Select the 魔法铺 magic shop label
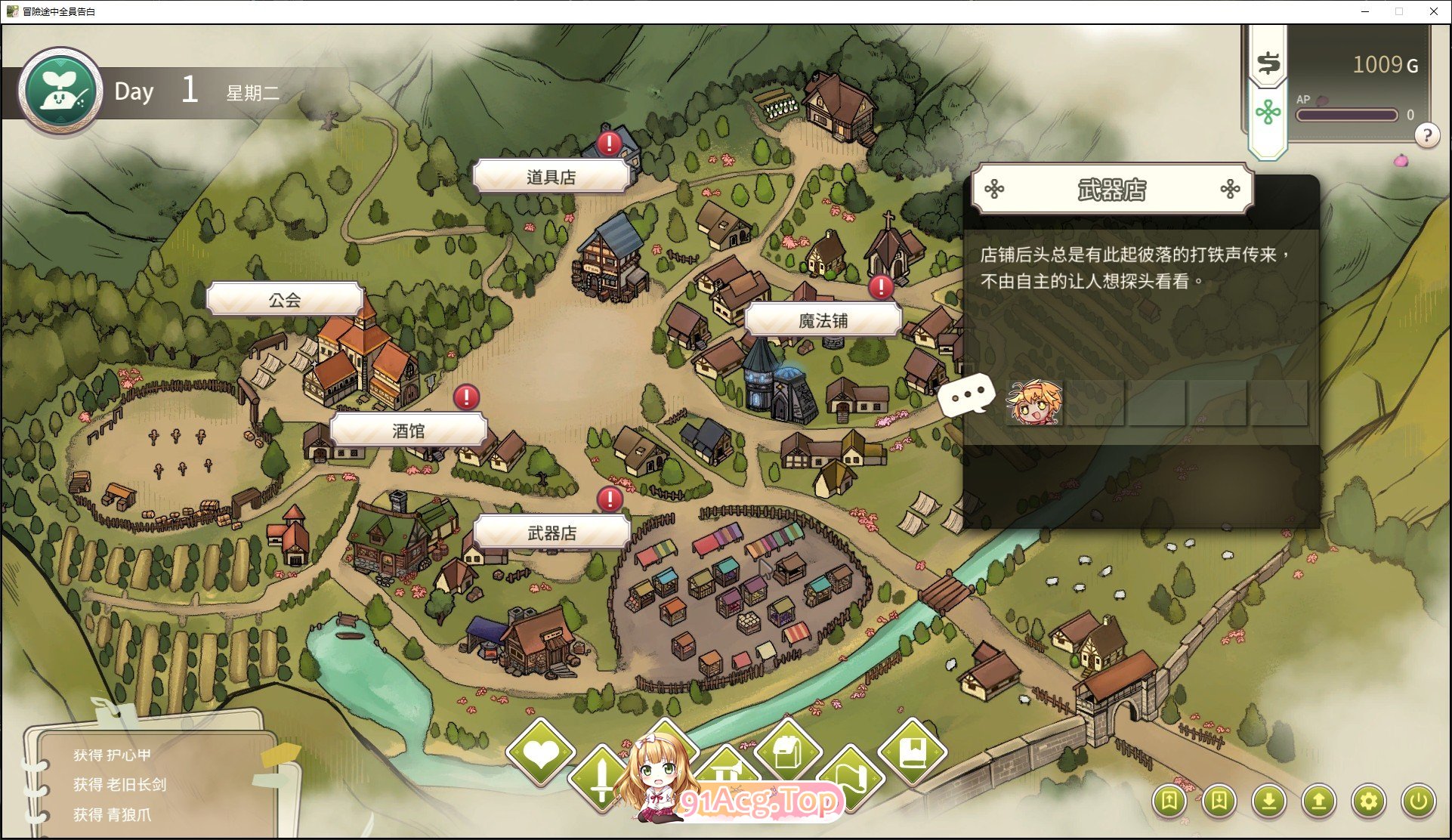Viewport: 1452px width, 840px height. (823, 320)
